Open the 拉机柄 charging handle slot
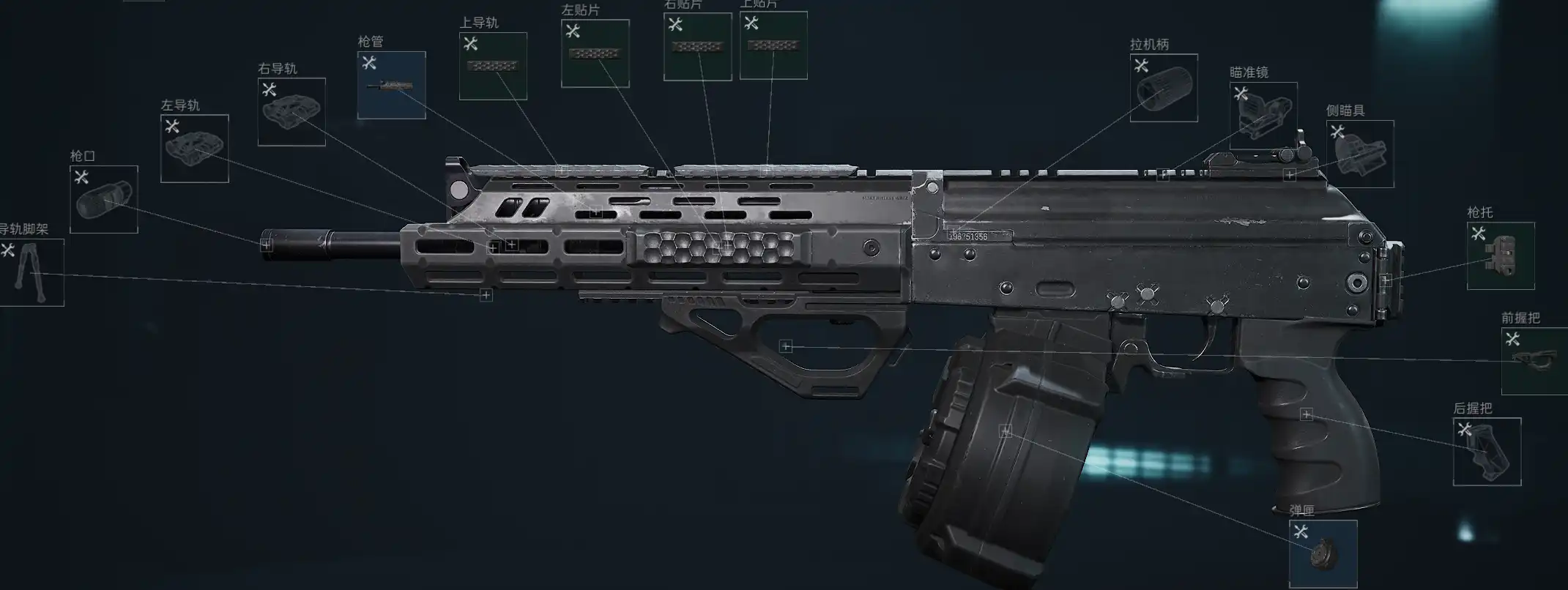 1164,88
